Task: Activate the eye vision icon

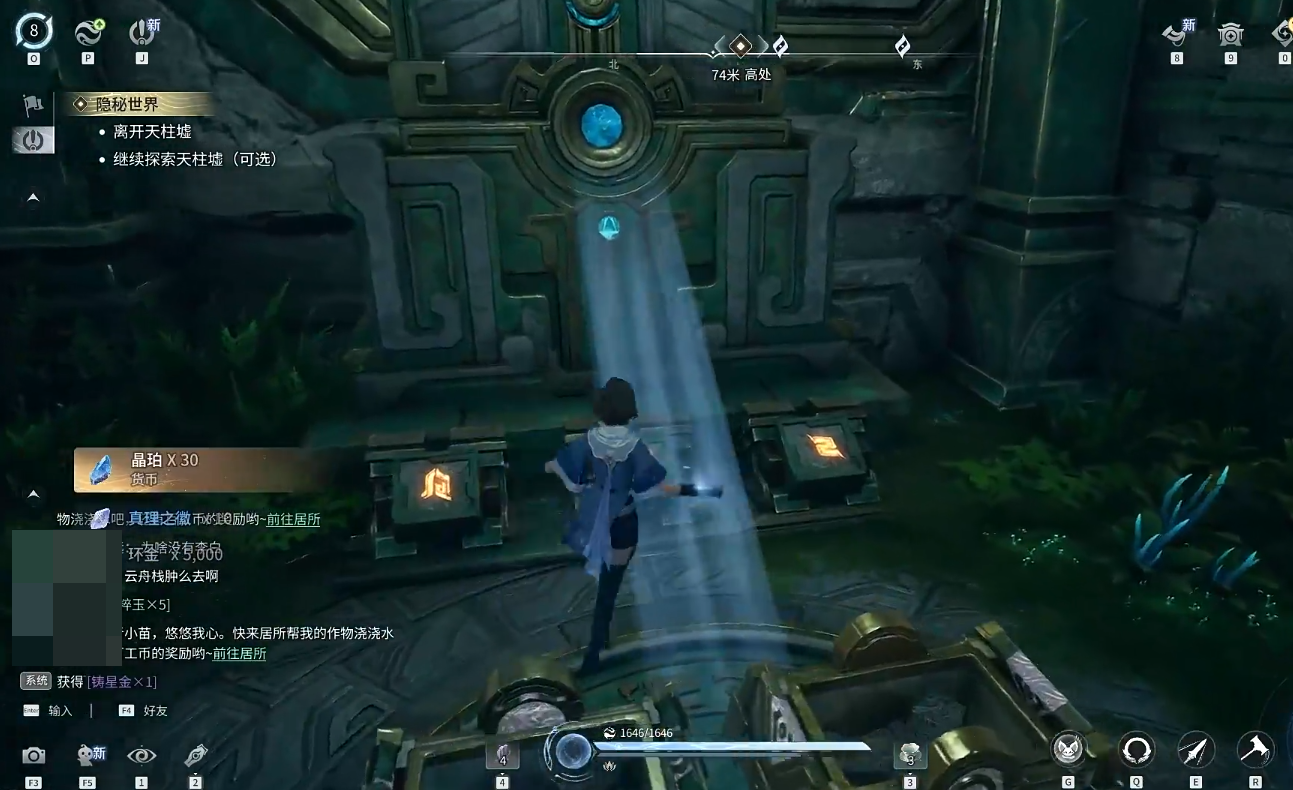Action: pyautogui.click(x=141, y=756)
